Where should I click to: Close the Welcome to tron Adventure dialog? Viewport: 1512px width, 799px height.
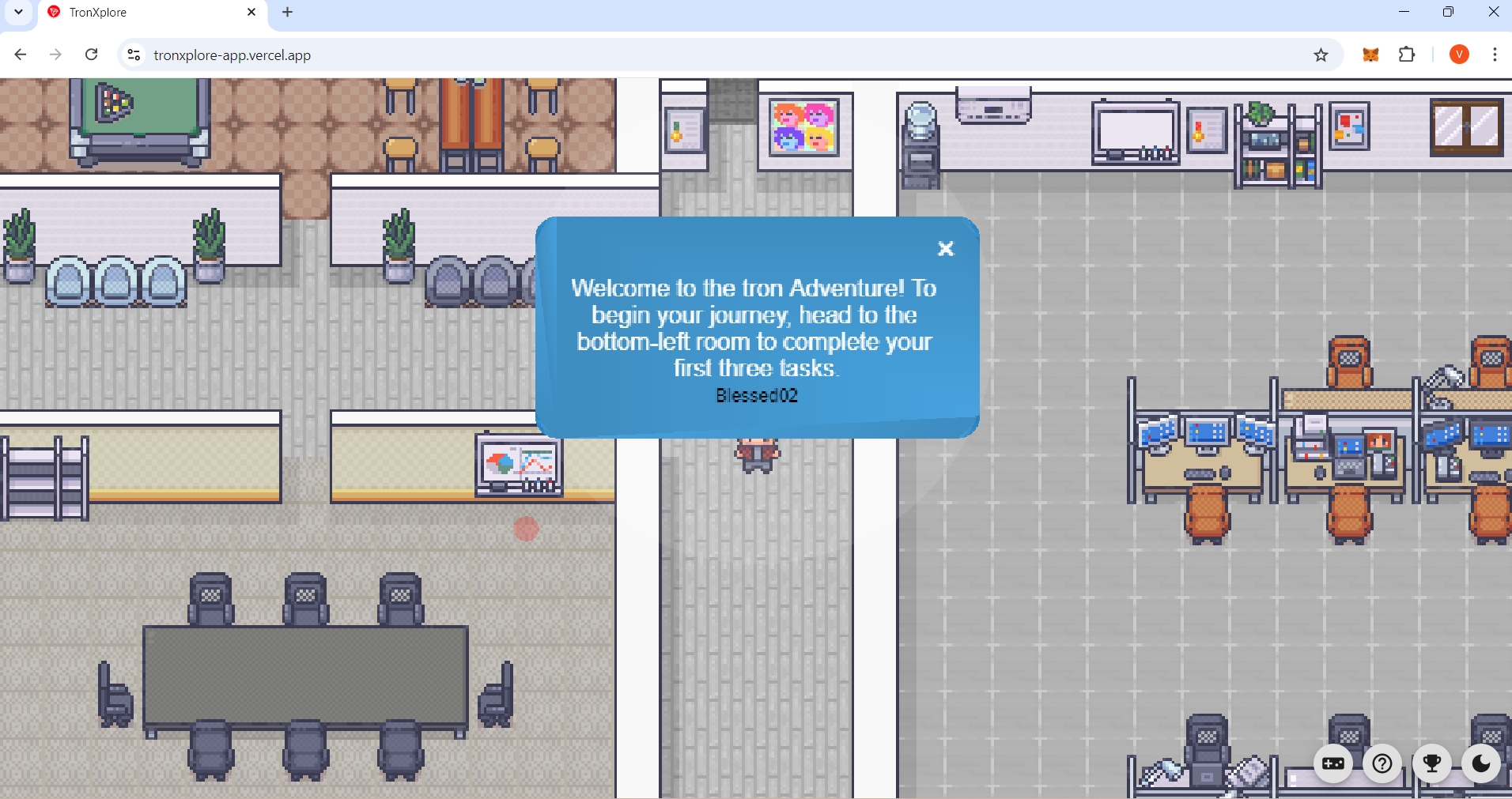(945, 249)
